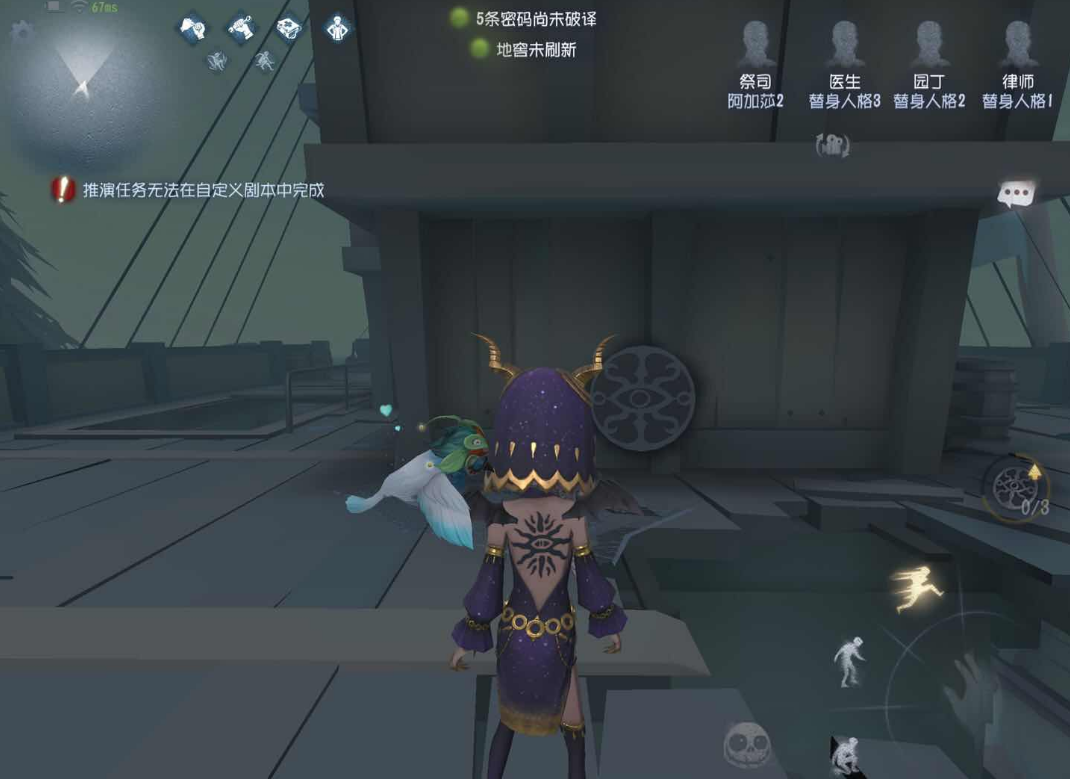Select the walking stance icon
Viewport: 1070px width, 779px height.
coord(849,662)
